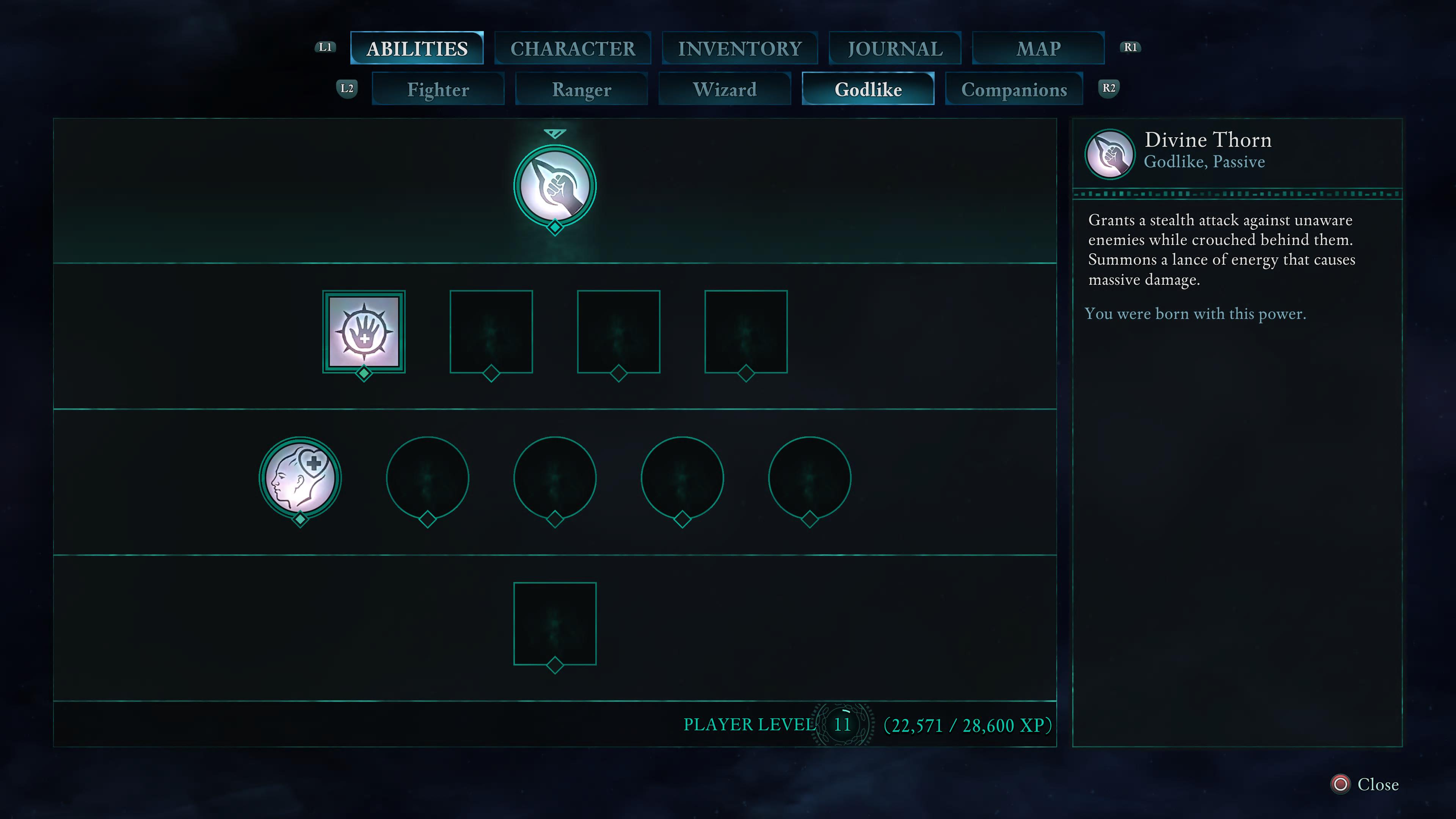Open the Map tab
1456x819 pixels.
pos(1038,49)
